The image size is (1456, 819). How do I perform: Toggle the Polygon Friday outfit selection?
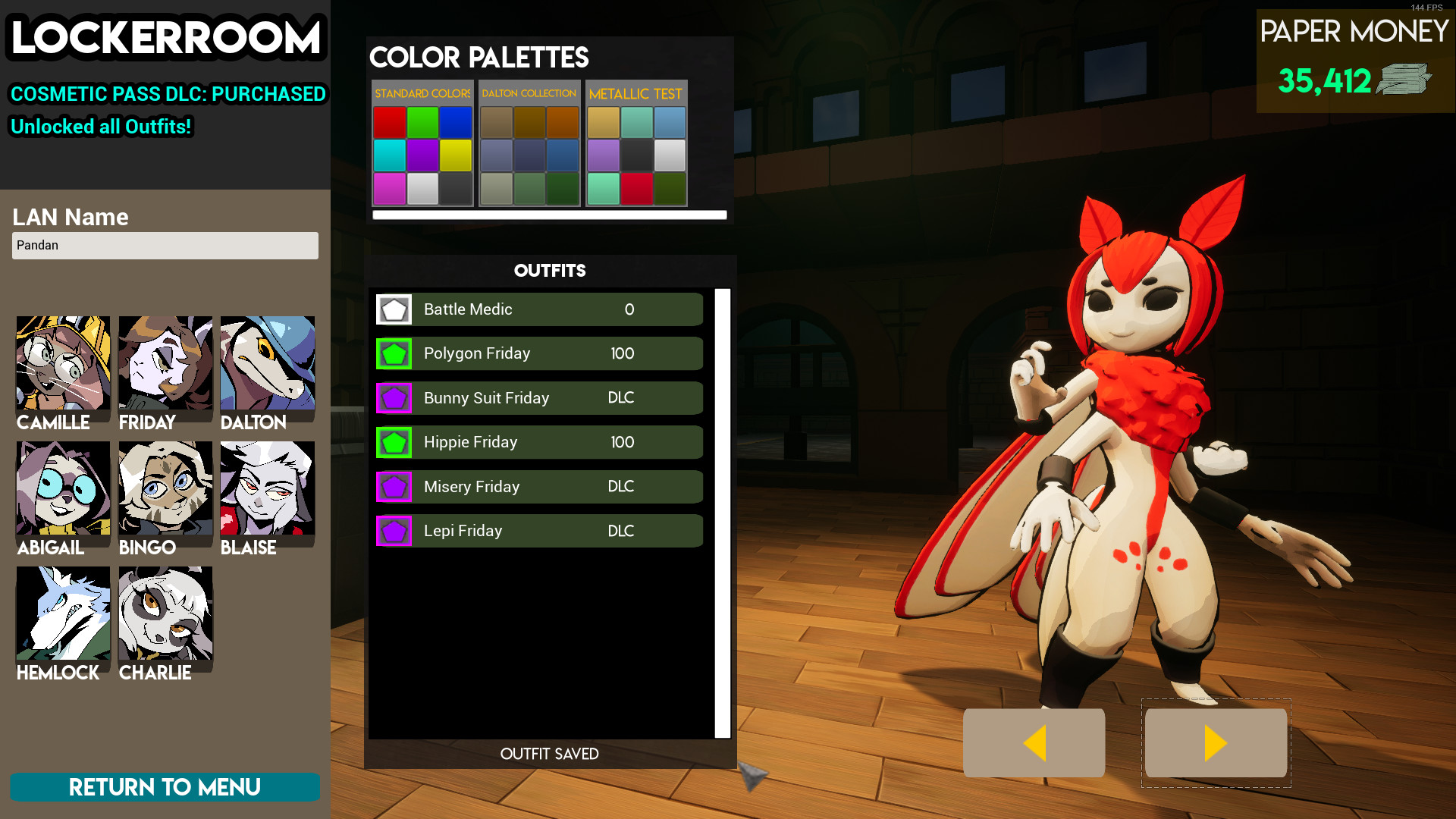tap(538, 353)
